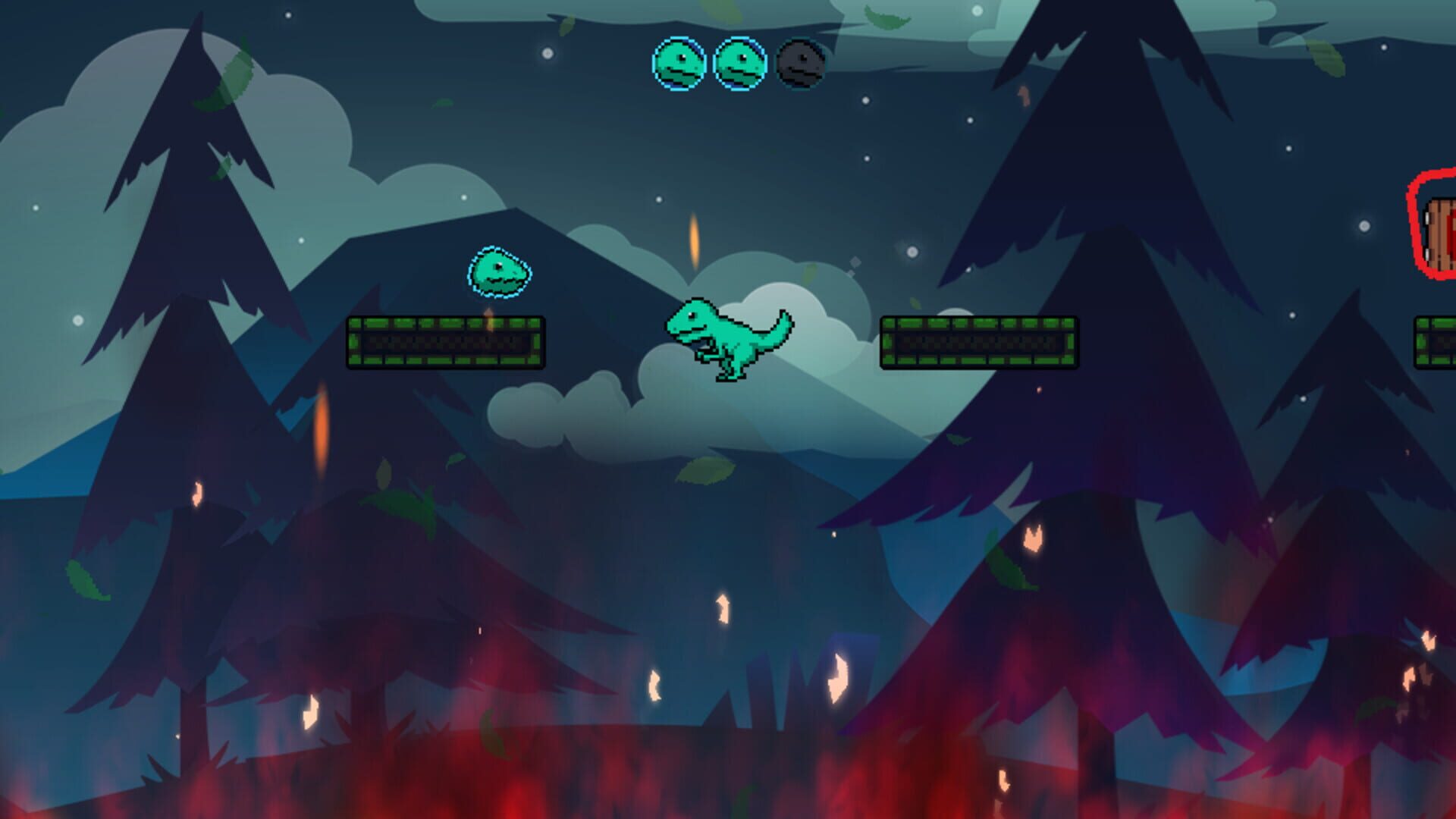Select the left green brick platform

pos(446,343)
